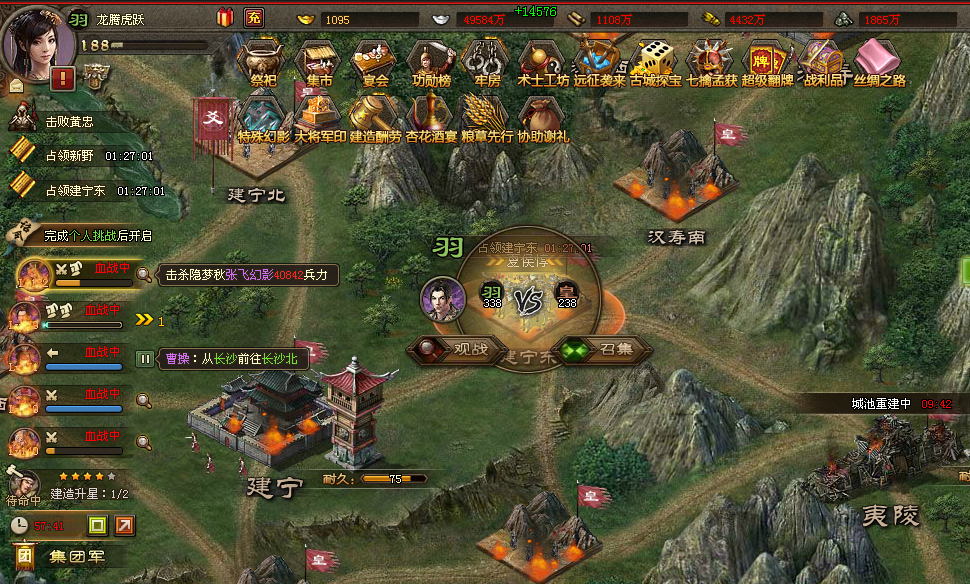Click the 召集 rally button
Viewport: 970px width, 584px height.
pos(603,350)
